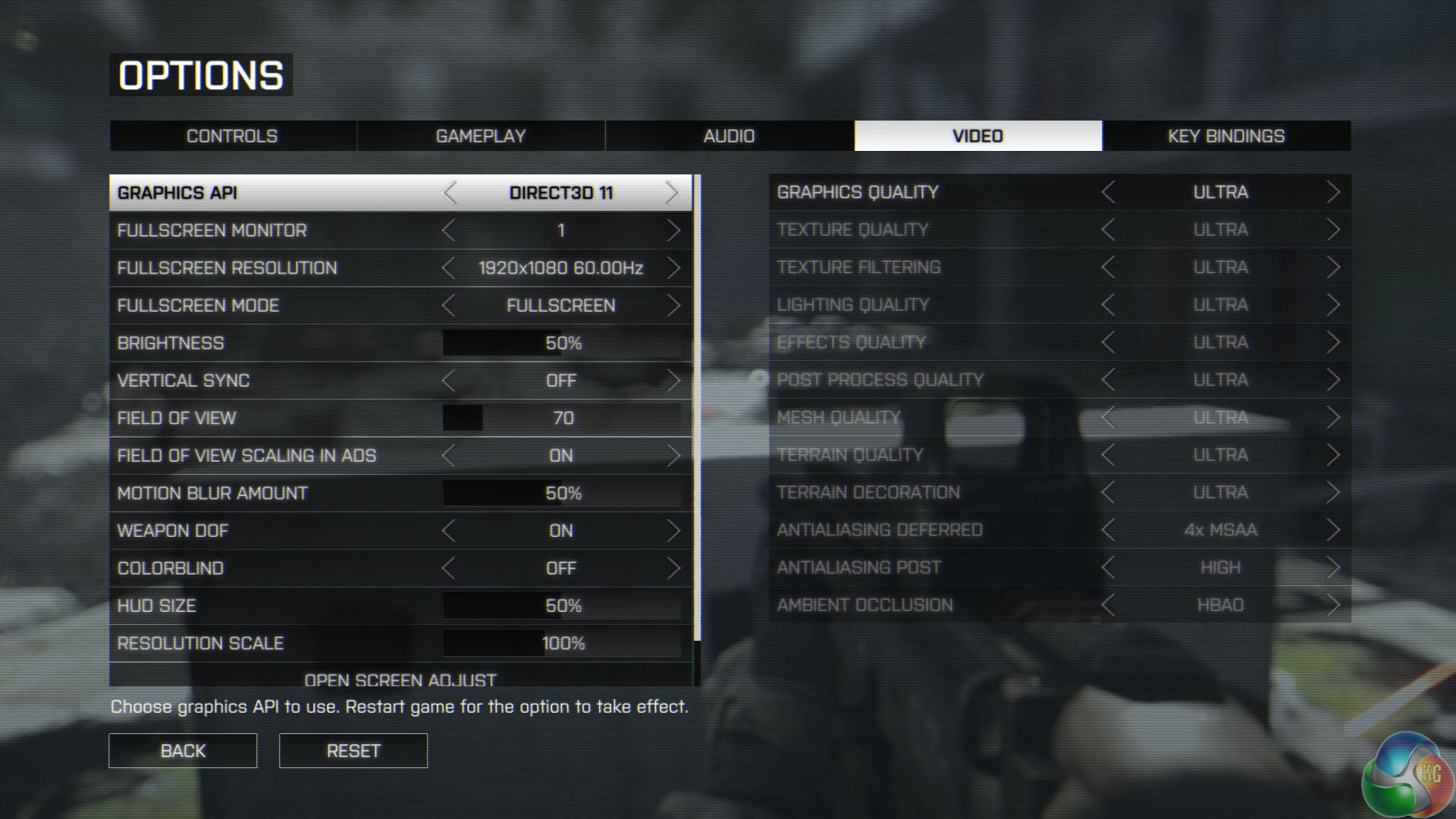This screenshot has width=1456, height=819.
Task: Go to the Key Bindings tab
Action: tap(1226, 136)
